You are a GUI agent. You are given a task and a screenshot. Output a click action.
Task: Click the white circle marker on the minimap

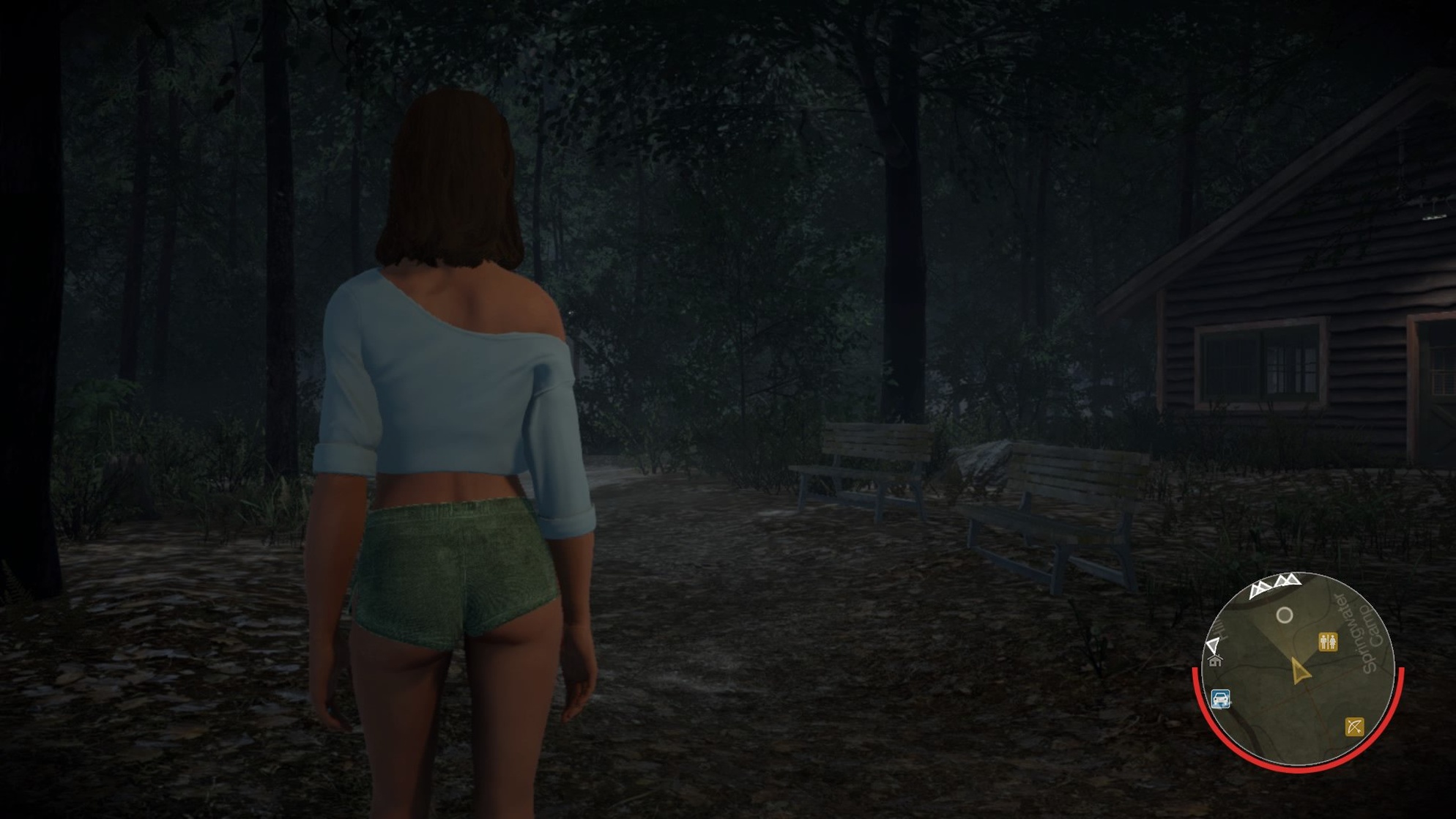(x=1285, y=615)
